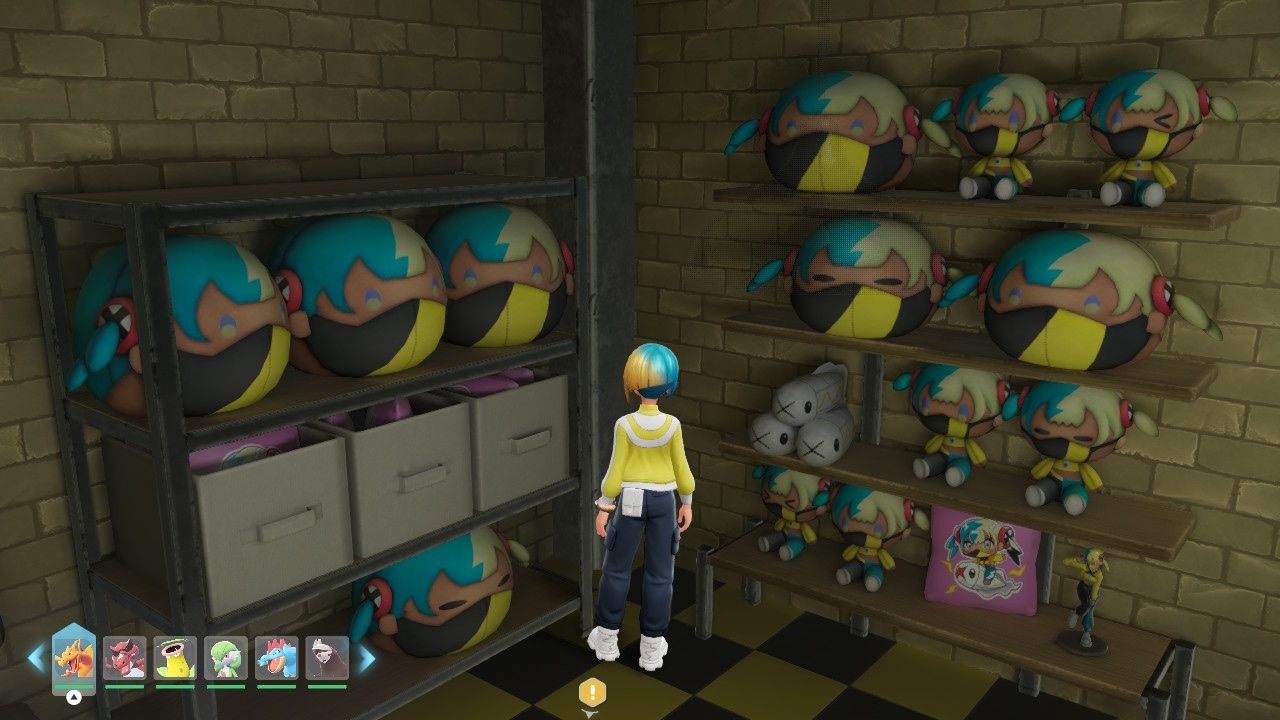This screenshot has width=1280, height=720.
Task: Switch to Victreebel in the party
Action: point(175,659)
